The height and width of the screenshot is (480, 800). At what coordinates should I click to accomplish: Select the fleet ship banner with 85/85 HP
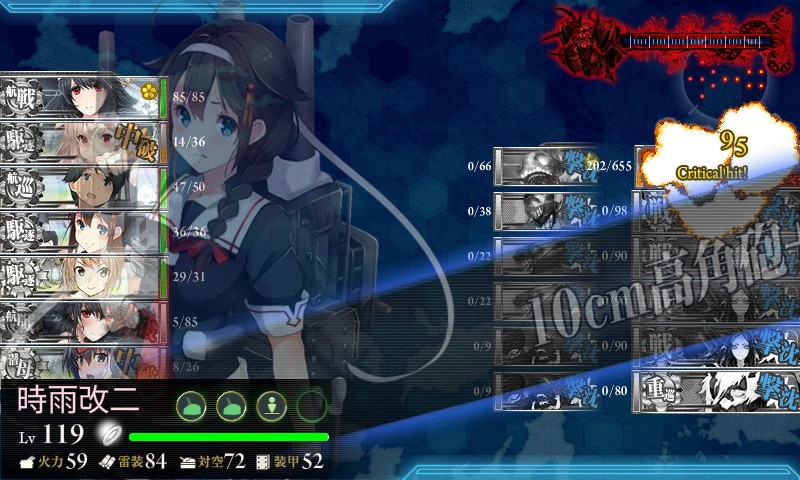click(x=80, y=99)
